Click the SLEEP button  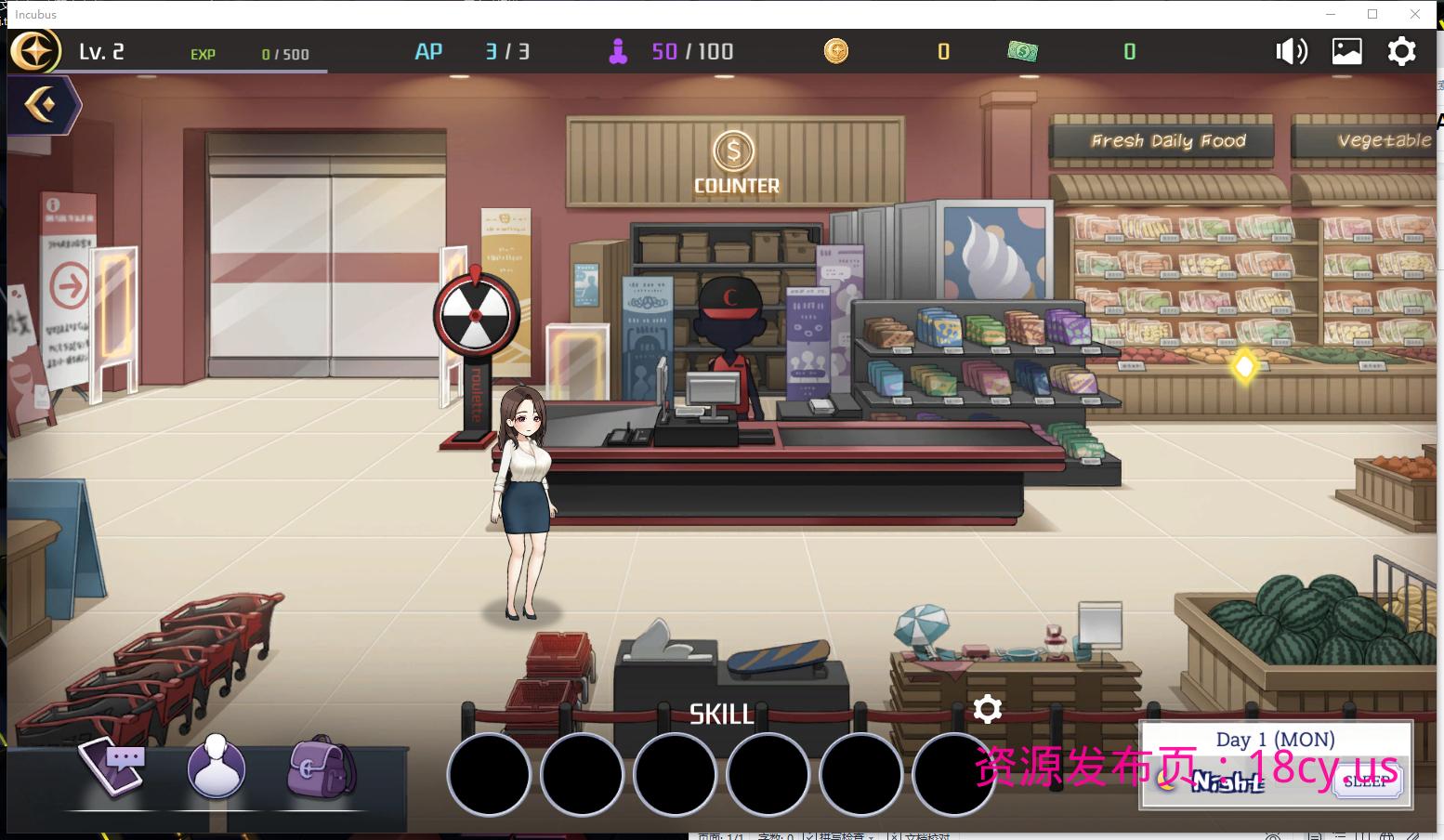click(1365, 781)
